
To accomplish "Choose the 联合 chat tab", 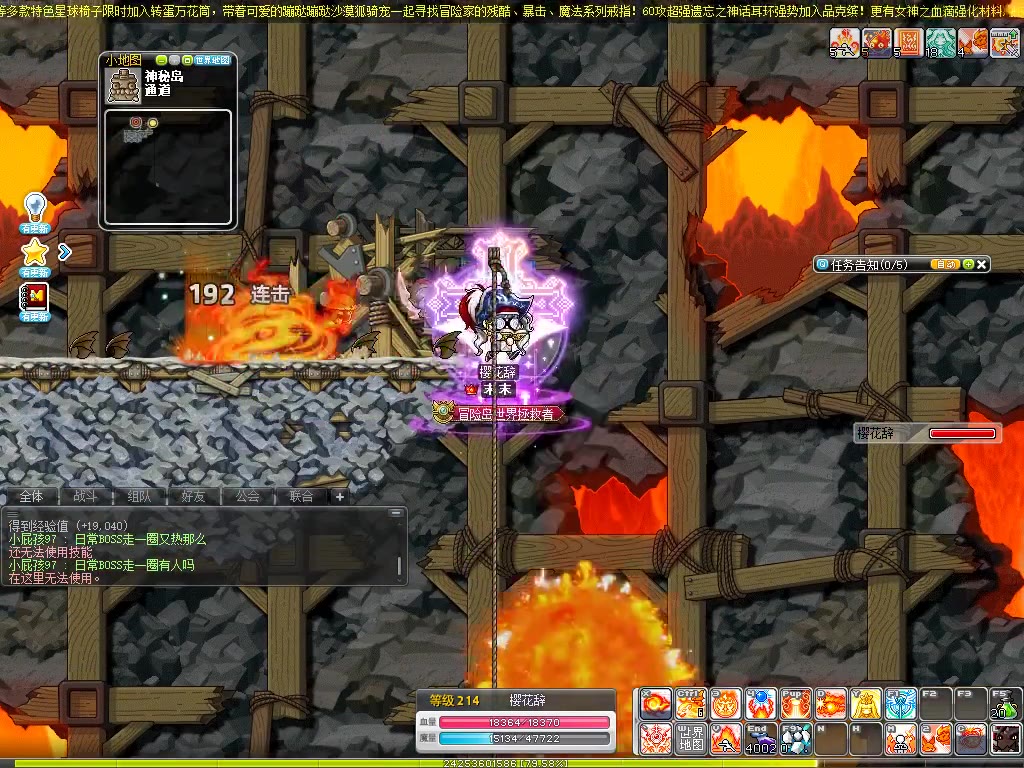I will tap(301, 496).
